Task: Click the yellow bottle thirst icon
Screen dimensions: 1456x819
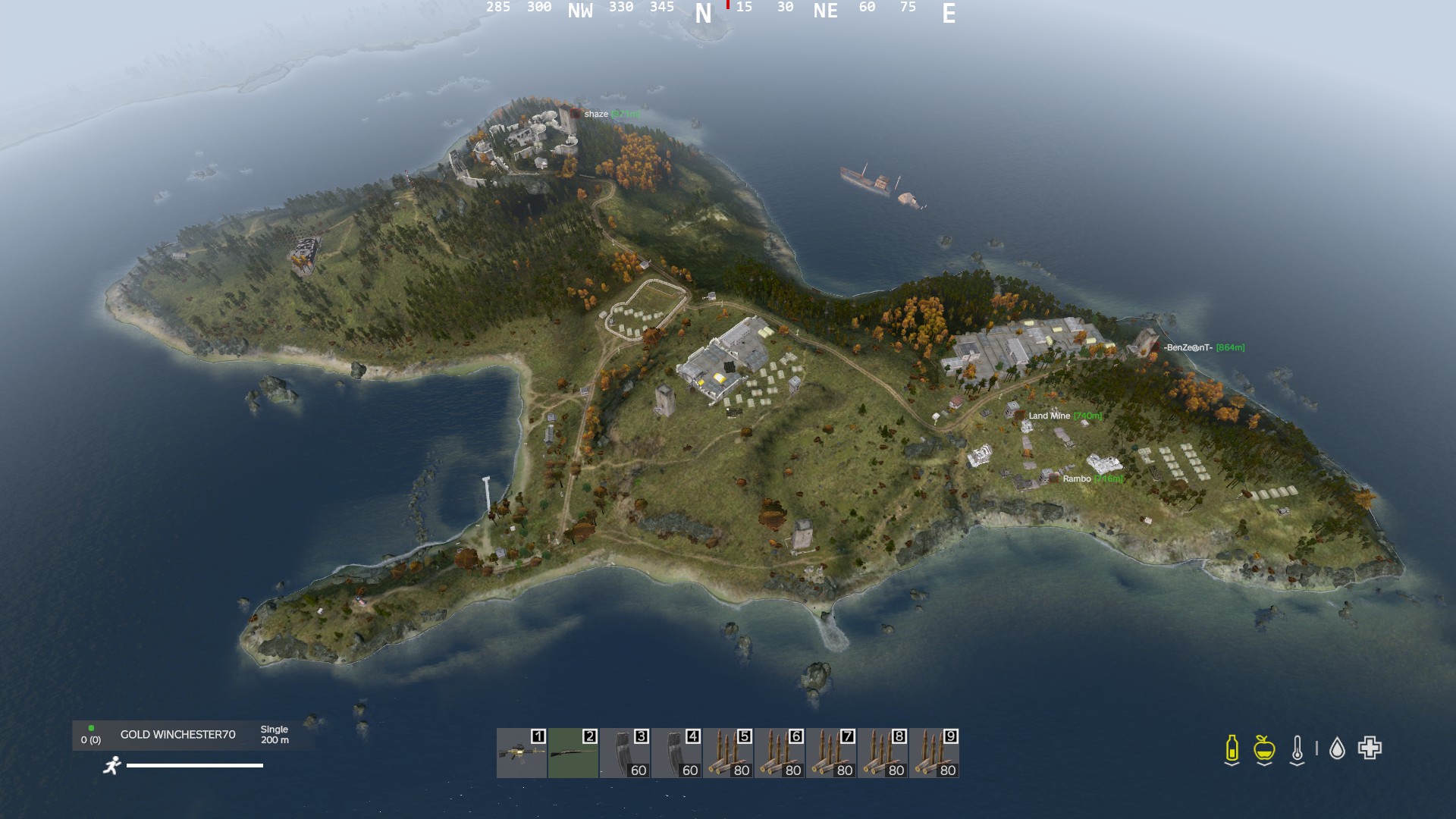Action: click(1232, 748)
